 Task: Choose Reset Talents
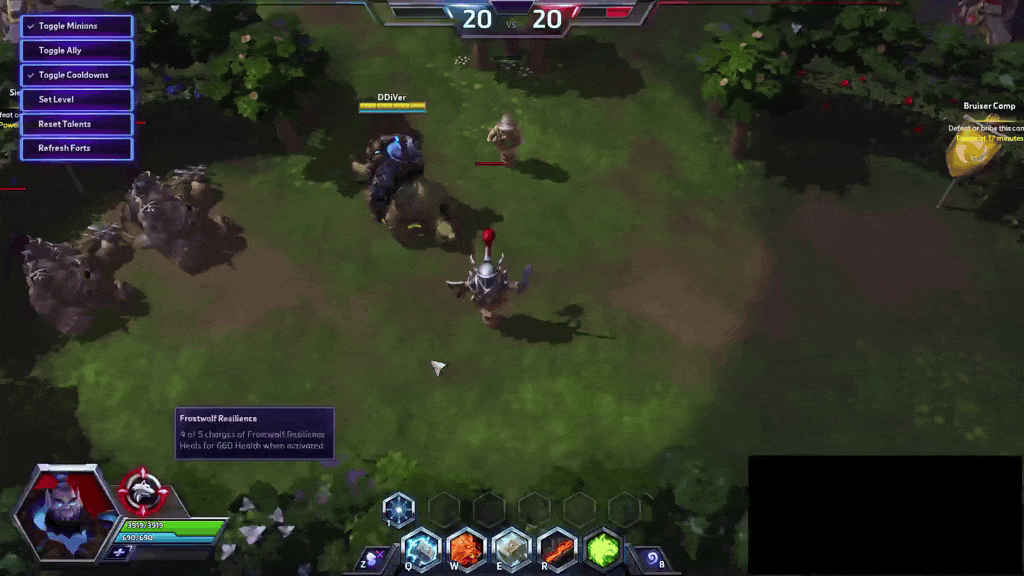[76, 124]
